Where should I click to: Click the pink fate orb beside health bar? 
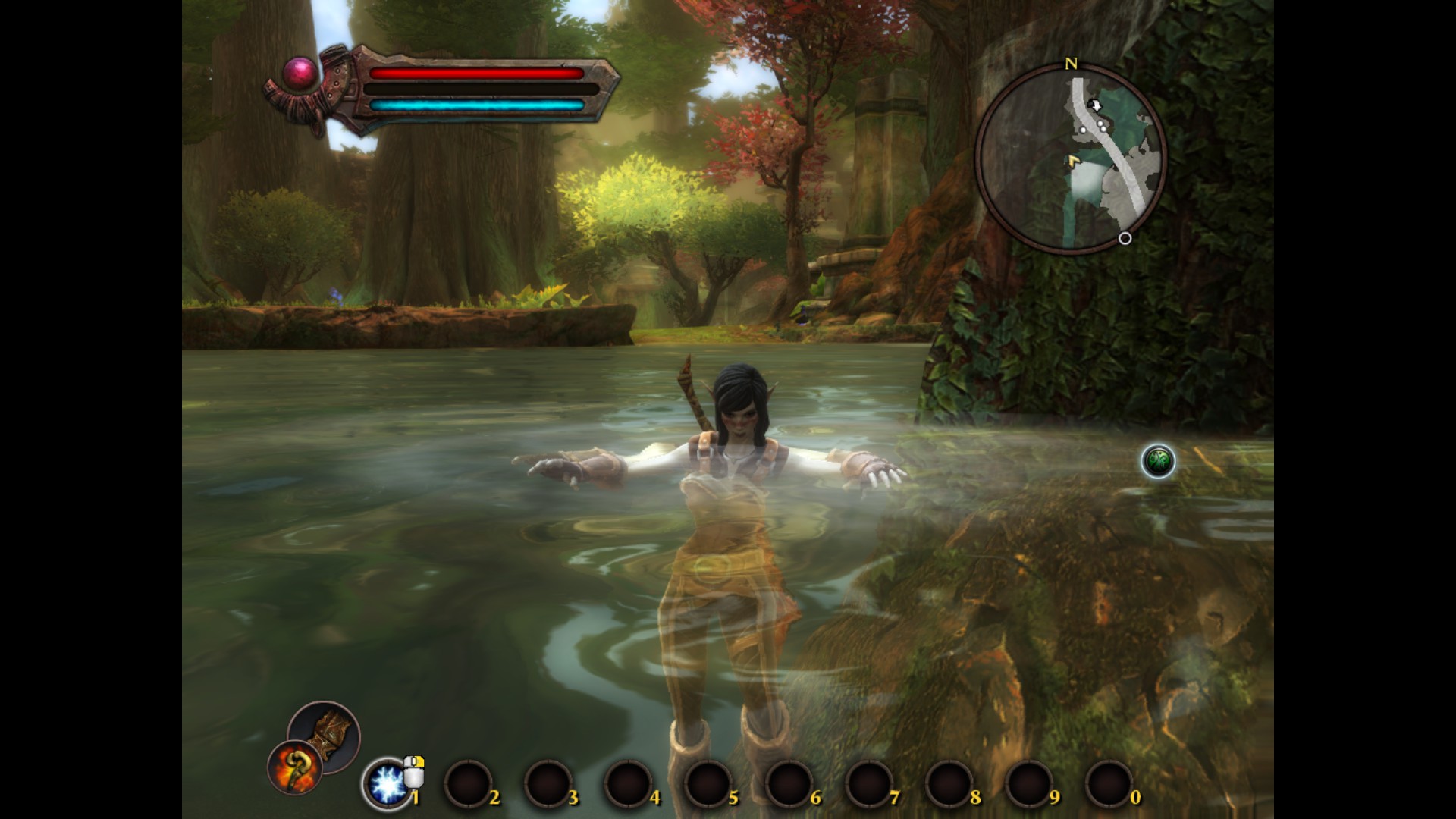coord(300,74)
